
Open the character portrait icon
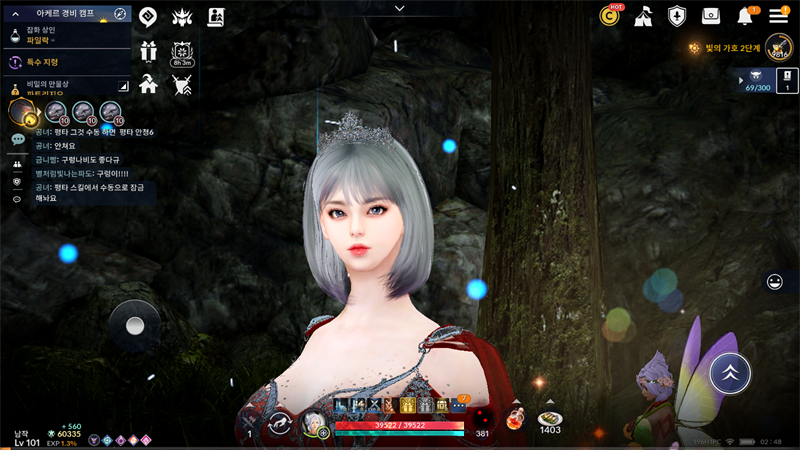pos(313,424)
